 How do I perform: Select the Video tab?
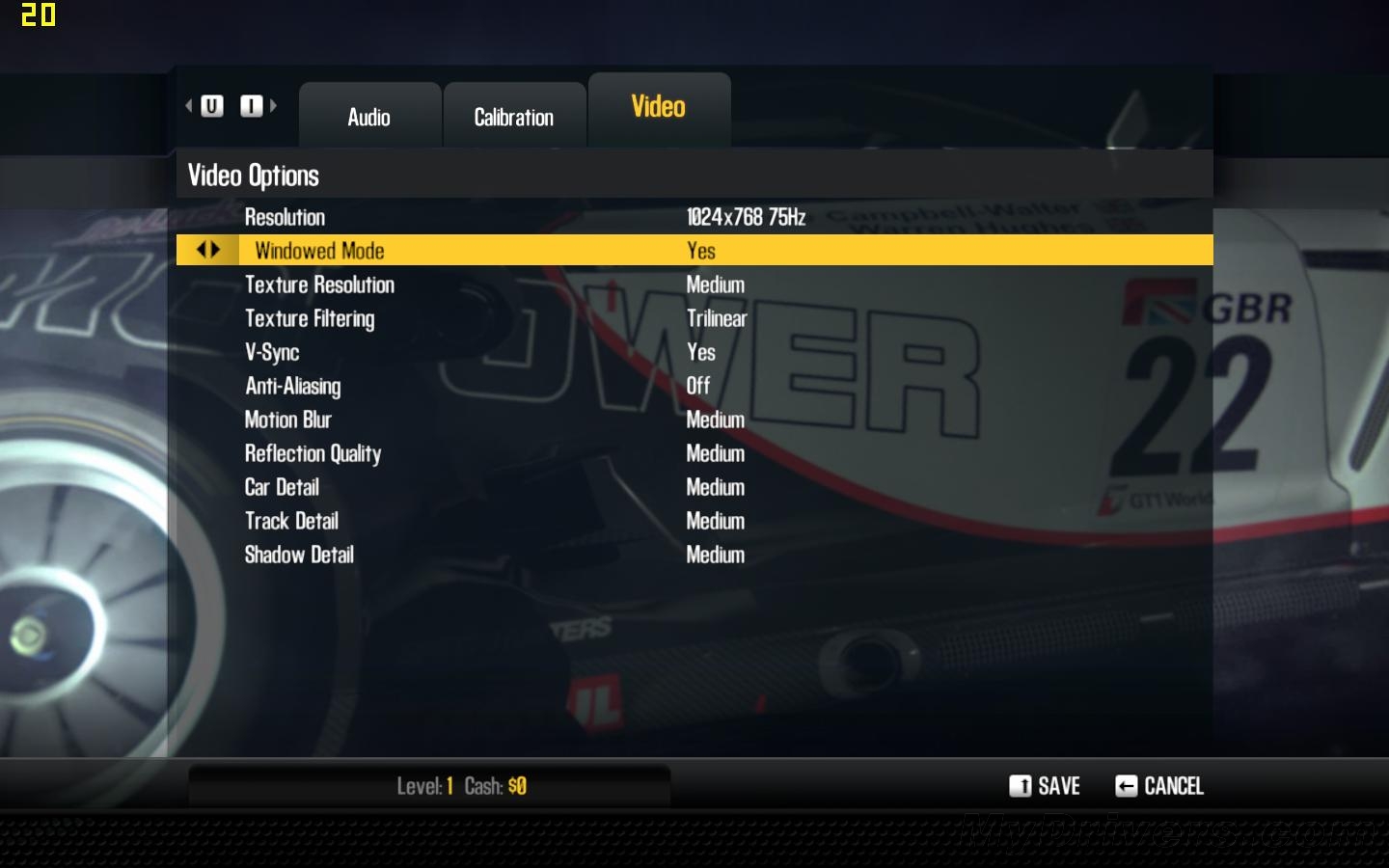(x=659, y=107)
